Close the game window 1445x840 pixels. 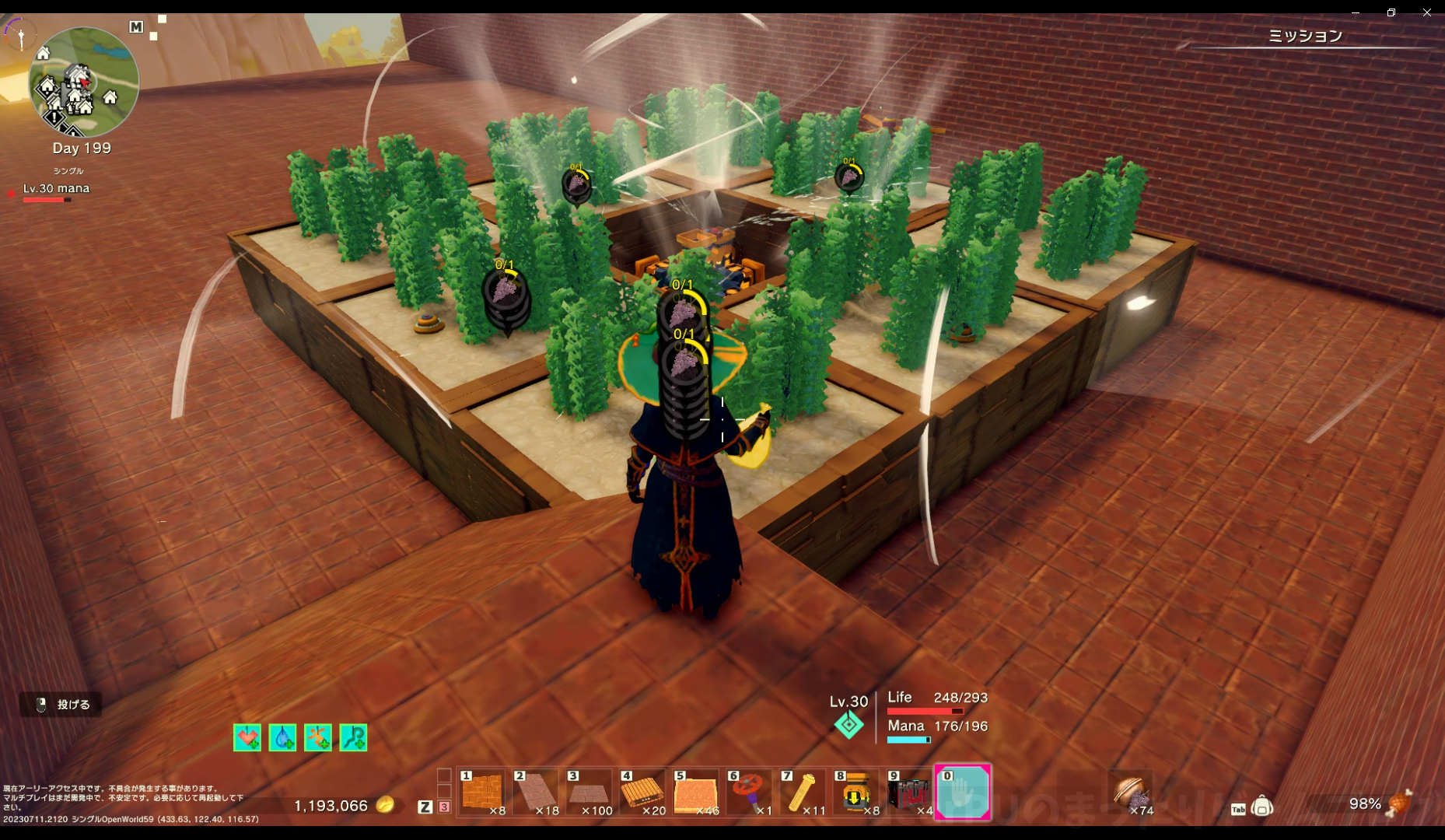pyautogui.click(x=1427, y=12)
